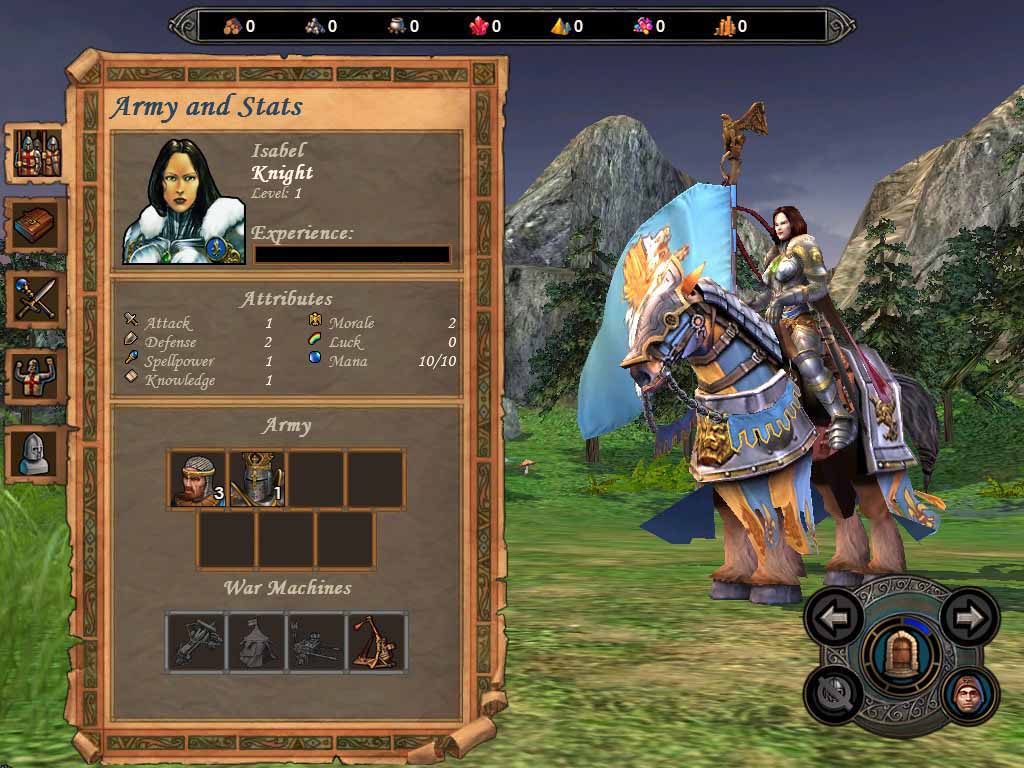Click the greyed-out crossed-out round button
Image resolution: width=1024 pixels, height=768 pixels.
click(834, 695)
